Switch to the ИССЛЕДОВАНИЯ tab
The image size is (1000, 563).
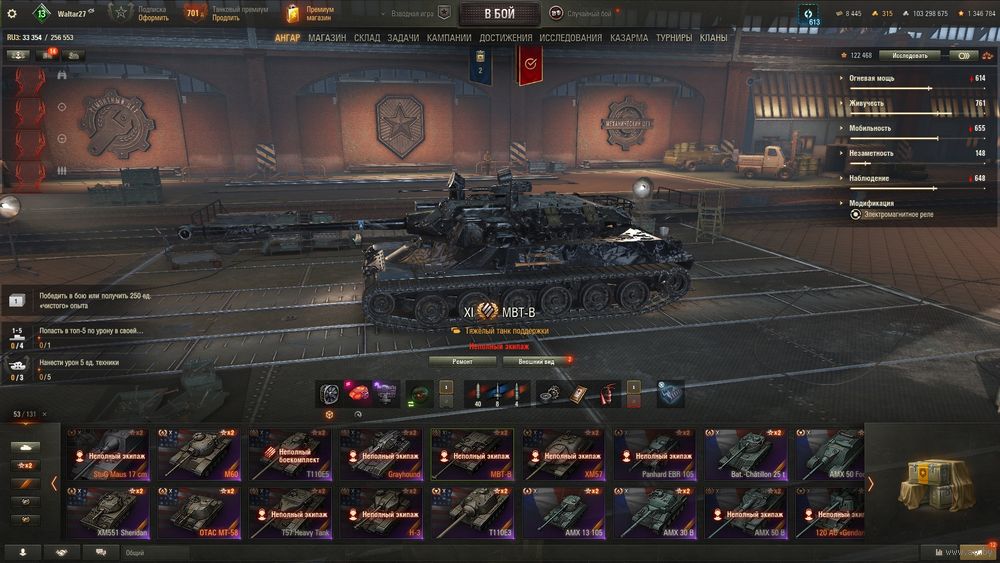point(570,38)
